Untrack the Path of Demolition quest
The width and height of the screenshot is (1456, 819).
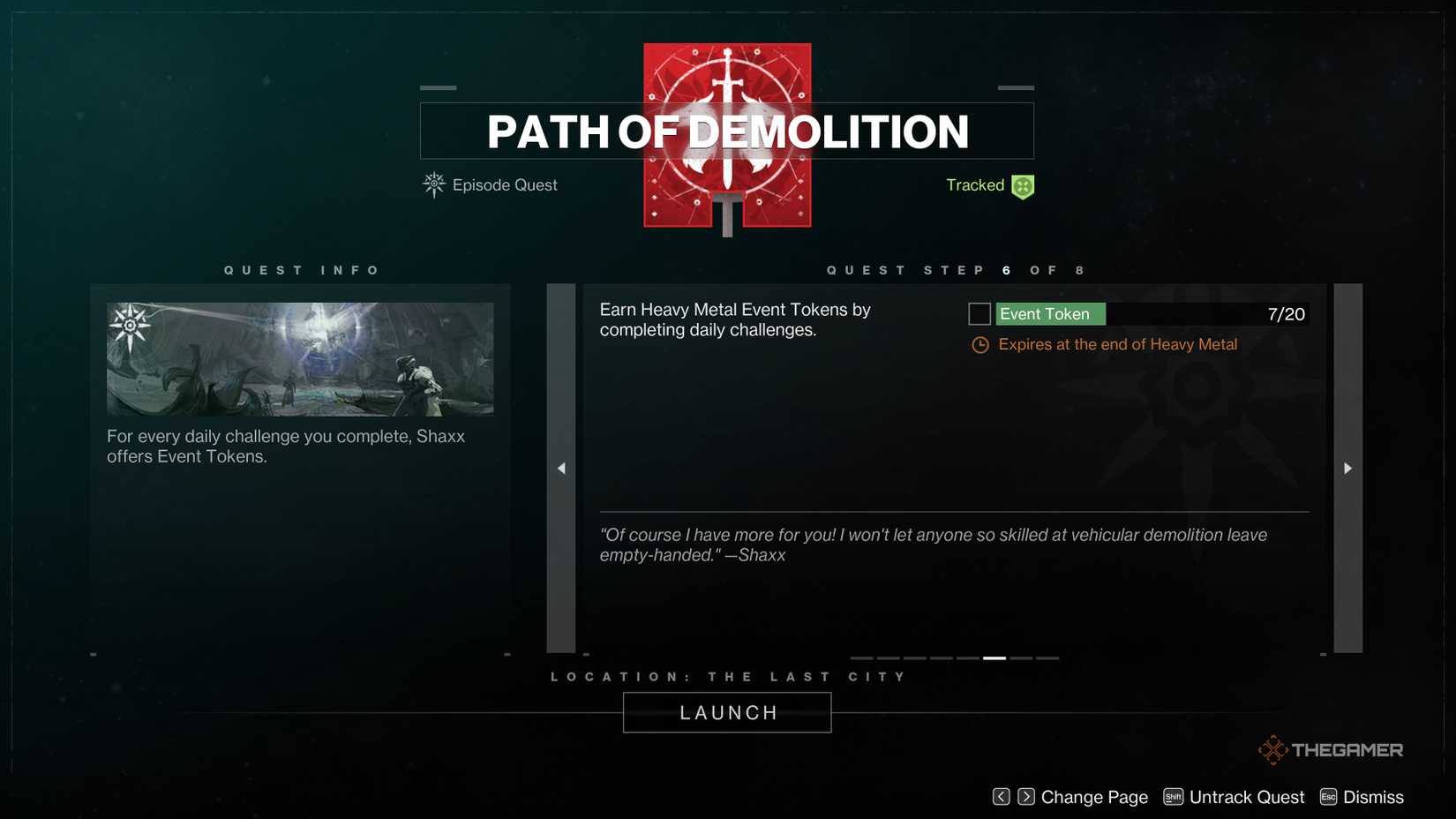[x=1247, y=796]
